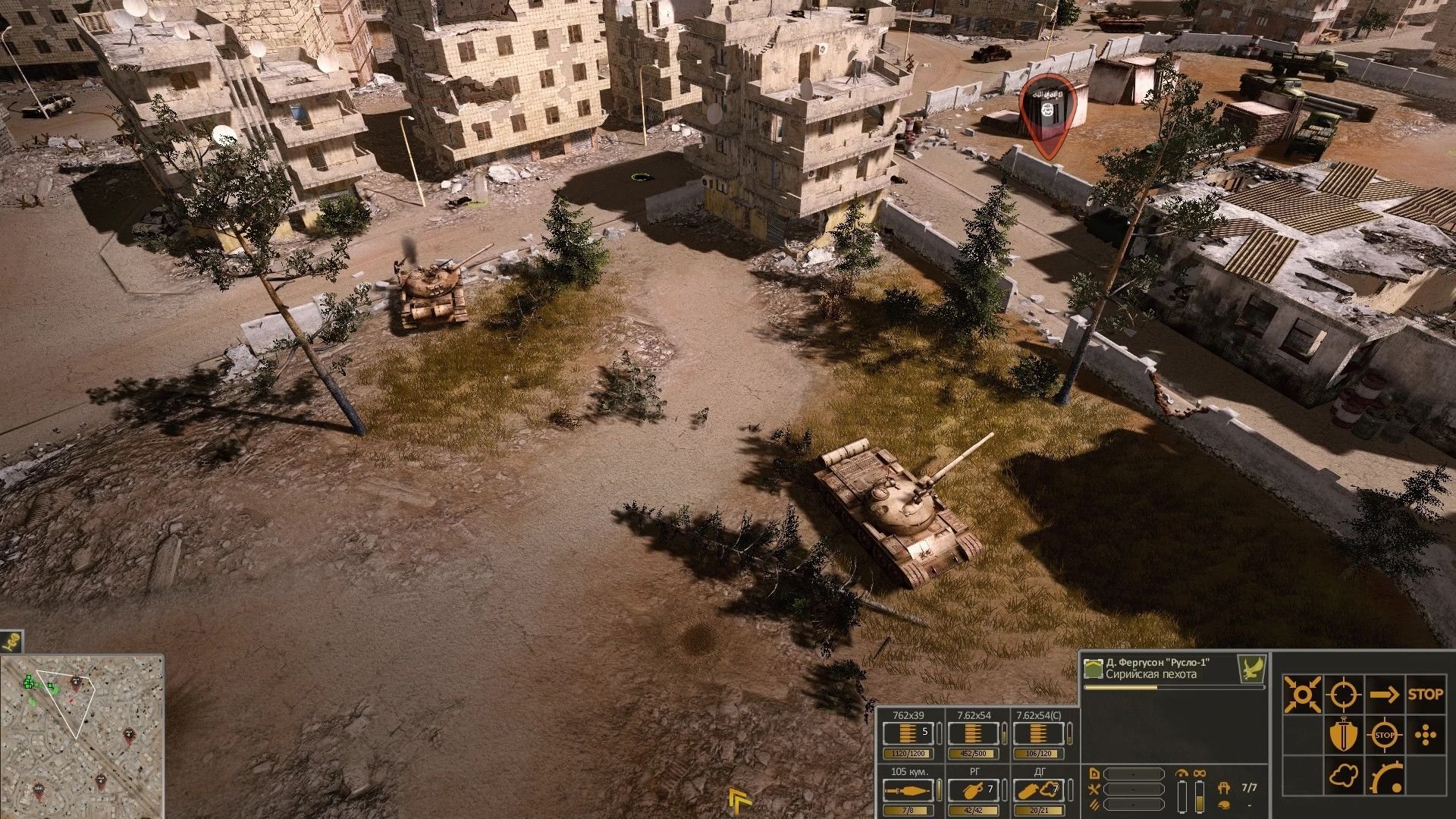Click the gear rotate command button

coord(1385,777)
